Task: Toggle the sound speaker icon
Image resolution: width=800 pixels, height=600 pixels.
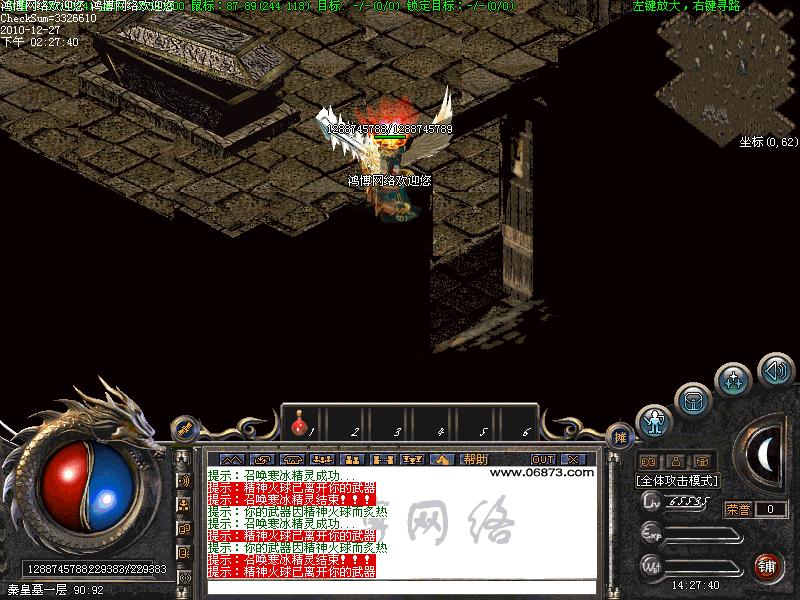Action: click(x=775, y=370)
